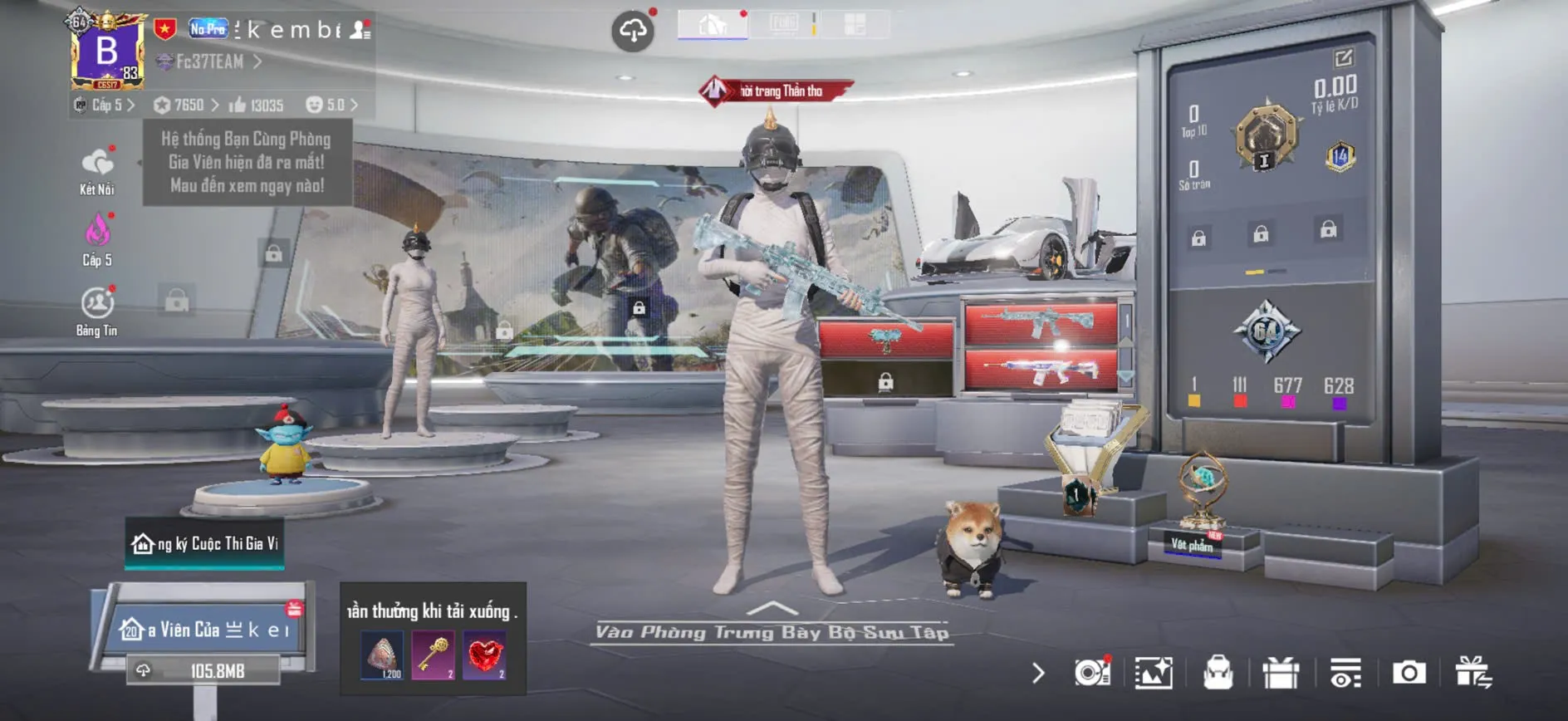The width and height of the screenshot is (1568, 721).
Task: Open the Fc37TEAM clan page
Action: 211,61
